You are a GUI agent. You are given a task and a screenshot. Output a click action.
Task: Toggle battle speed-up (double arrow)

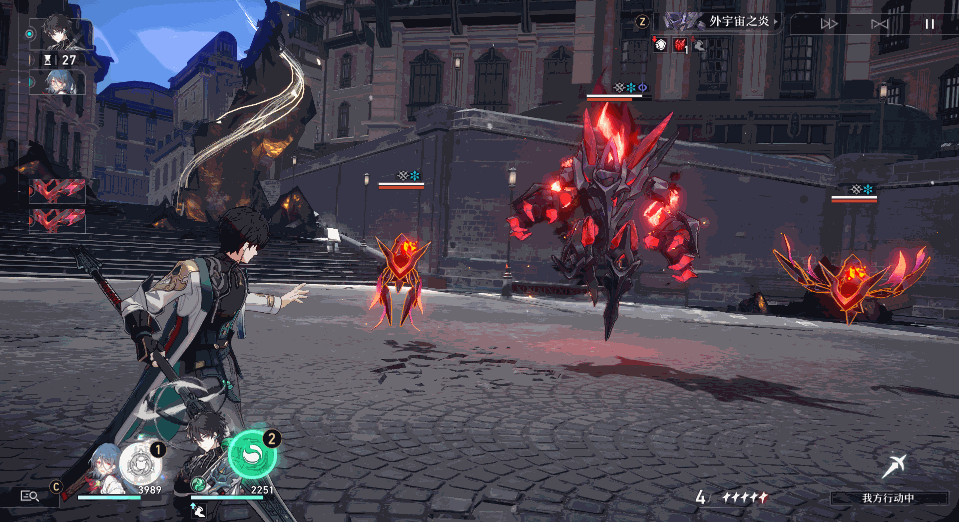(x=829, y=23)
